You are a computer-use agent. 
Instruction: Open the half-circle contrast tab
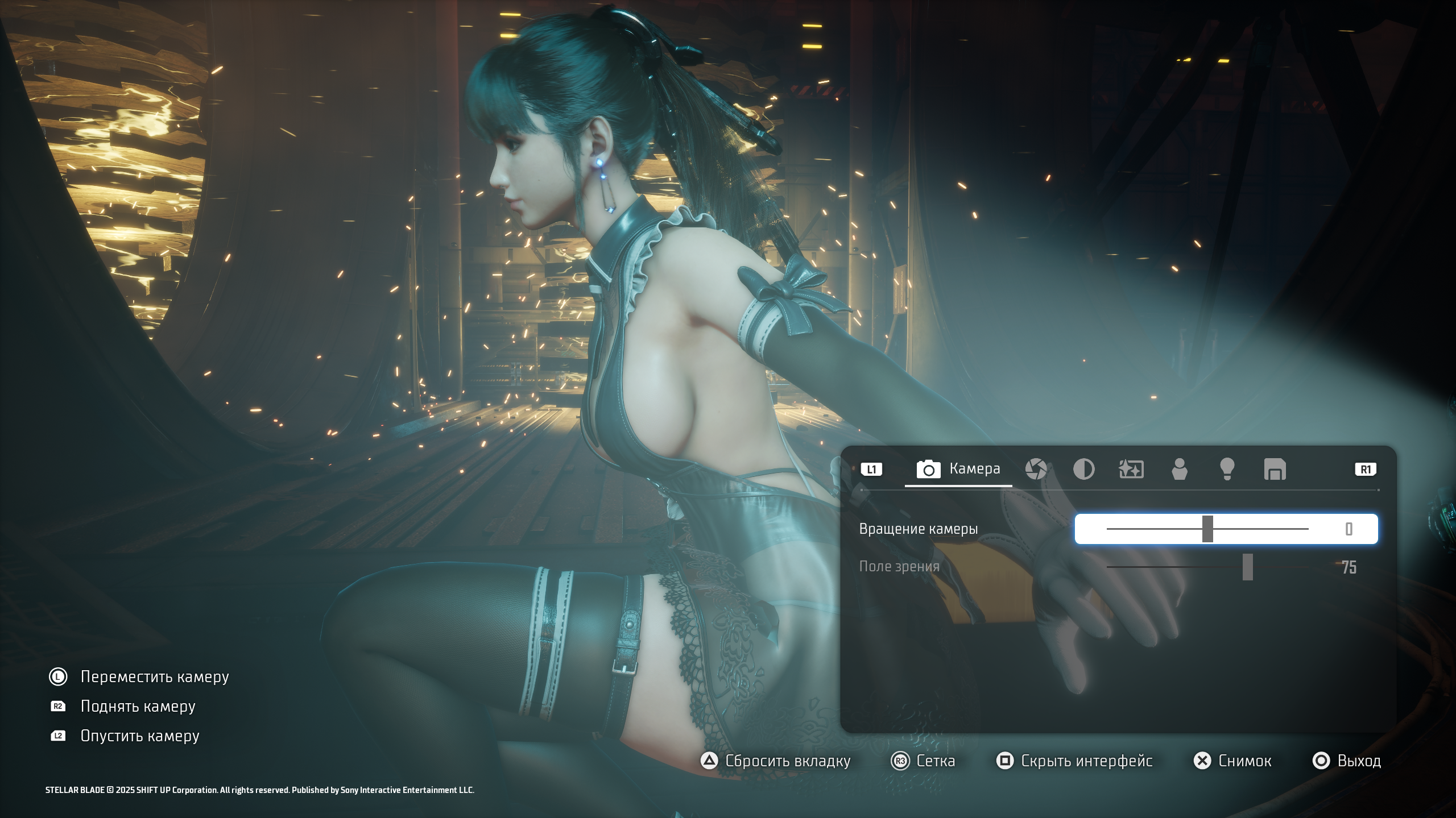(1083, 470)
